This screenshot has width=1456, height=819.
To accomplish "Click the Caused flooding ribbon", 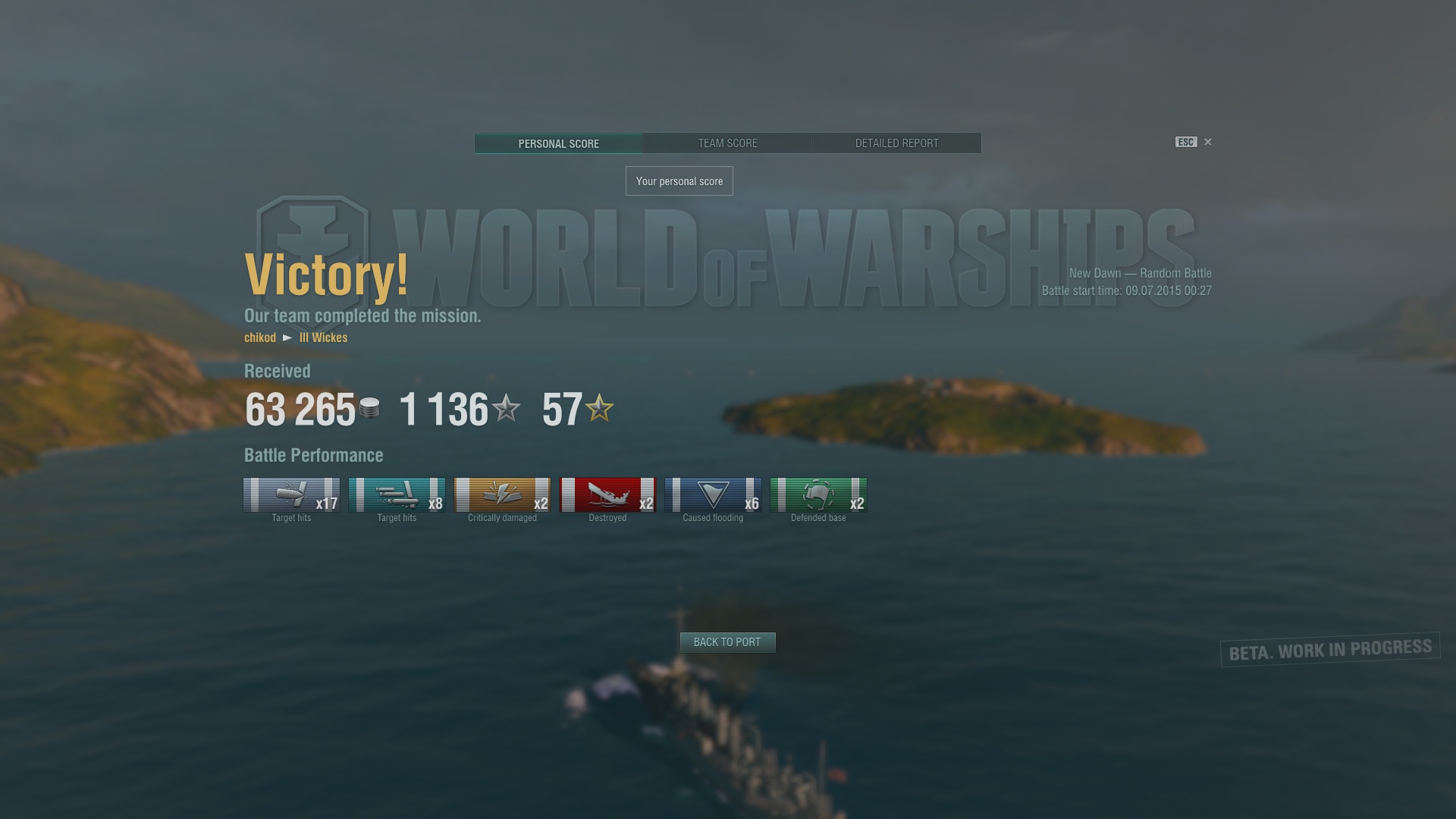I will pyautogui.click(x=713, y=495).
